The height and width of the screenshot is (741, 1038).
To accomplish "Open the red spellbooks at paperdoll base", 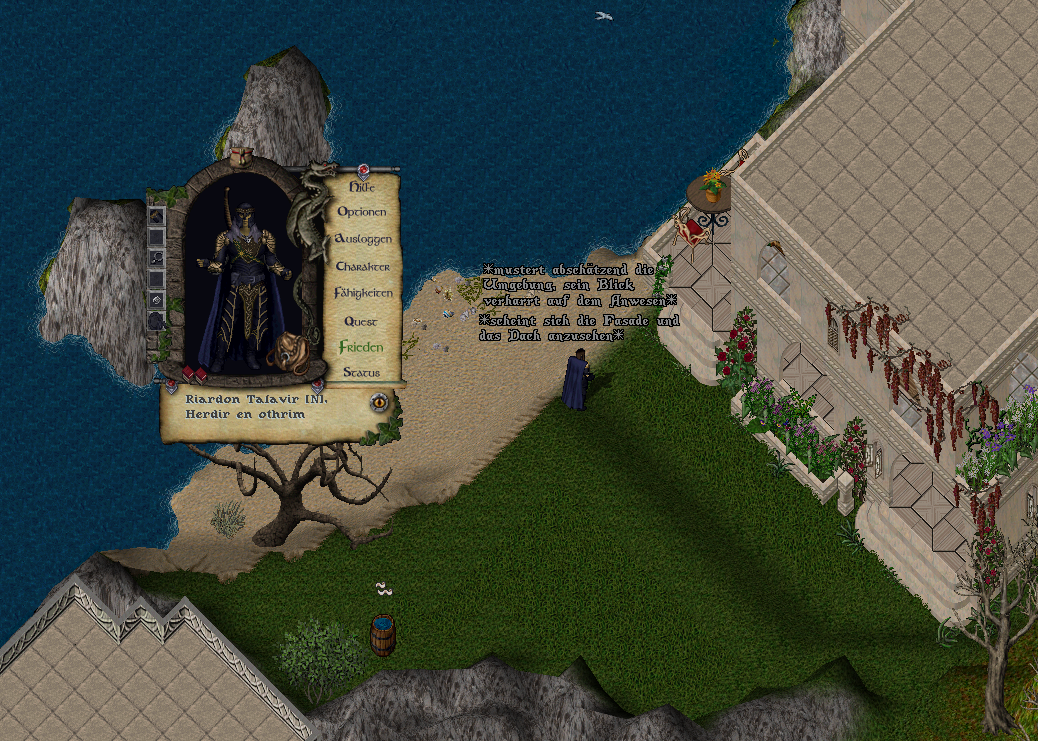I will pos(193,375).
